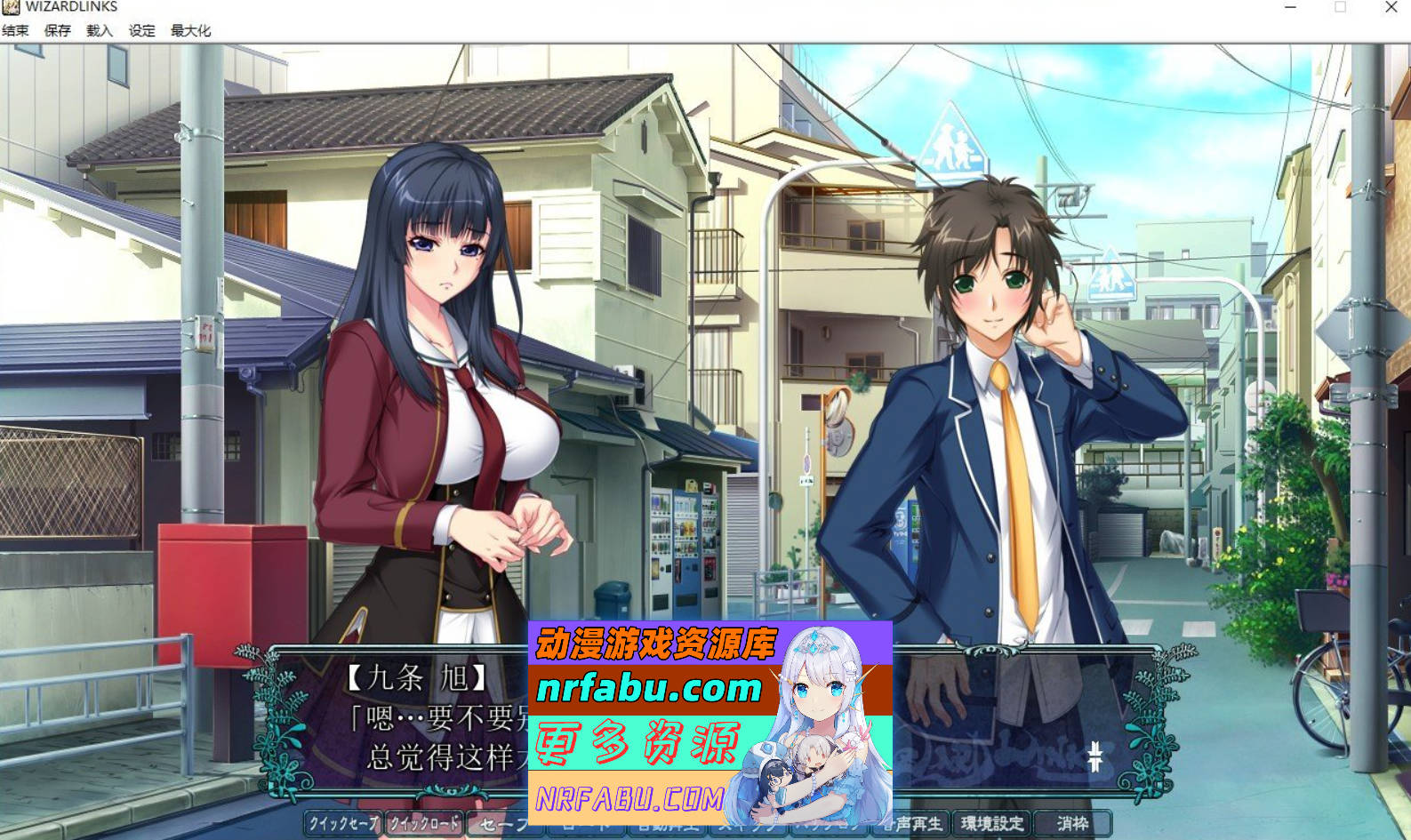Image resolution: width=1411 pixels, height=840 pixels.
Task: Open the 保存 save menu
Action: click(56, 29)
